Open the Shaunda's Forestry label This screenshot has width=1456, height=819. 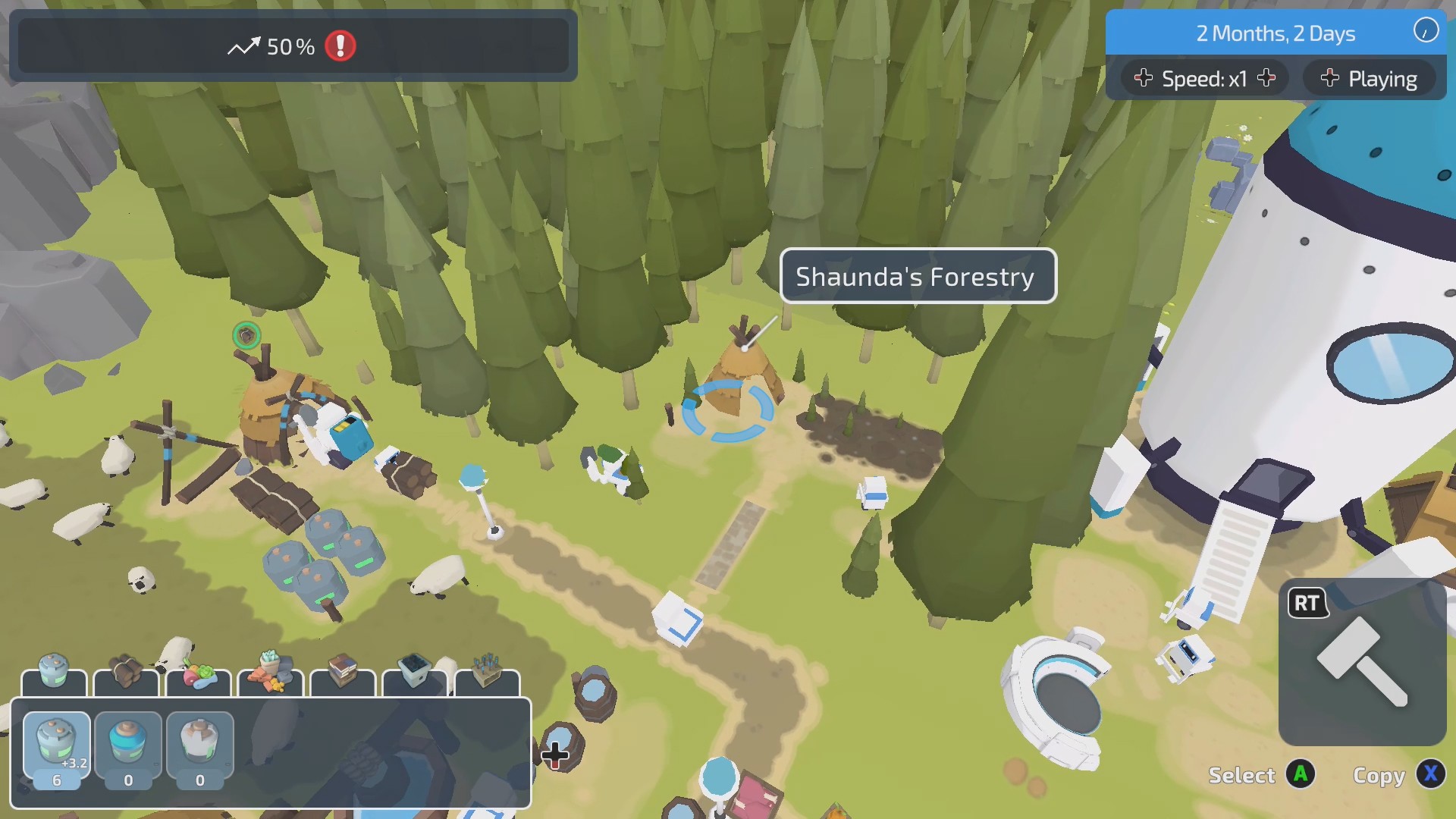click(918, 276)
